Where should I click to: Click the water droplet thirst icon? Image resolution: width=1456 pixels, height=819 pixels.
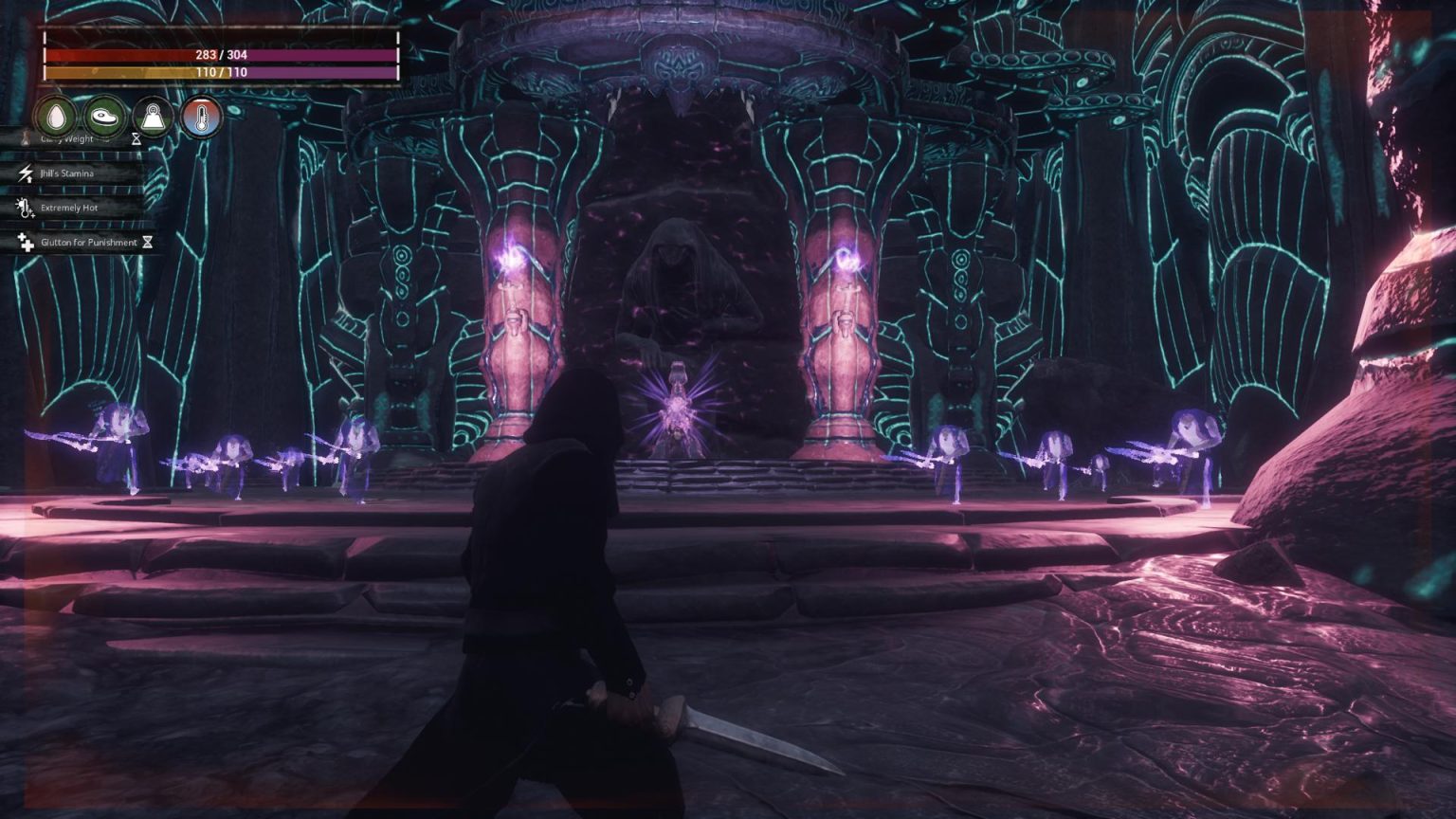tap(56, 118)
